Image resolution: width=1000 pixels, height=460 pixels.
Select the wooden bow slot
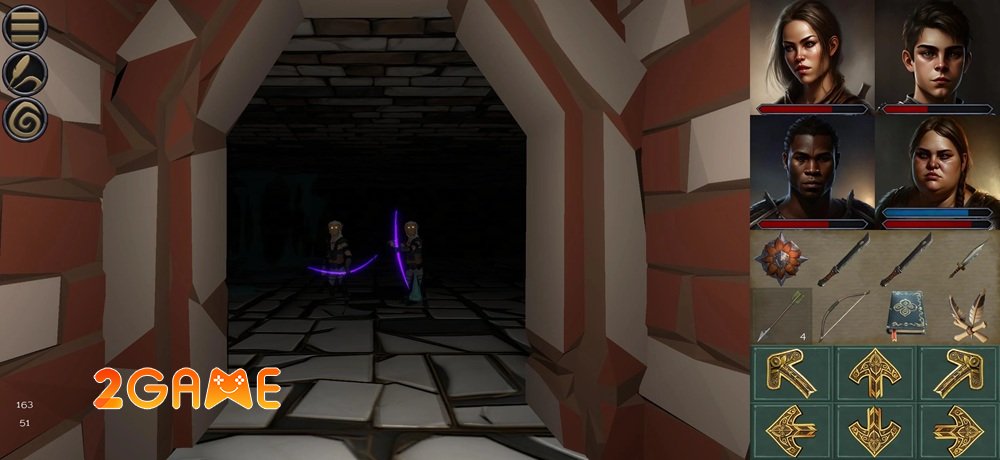(x=843, y=316)
